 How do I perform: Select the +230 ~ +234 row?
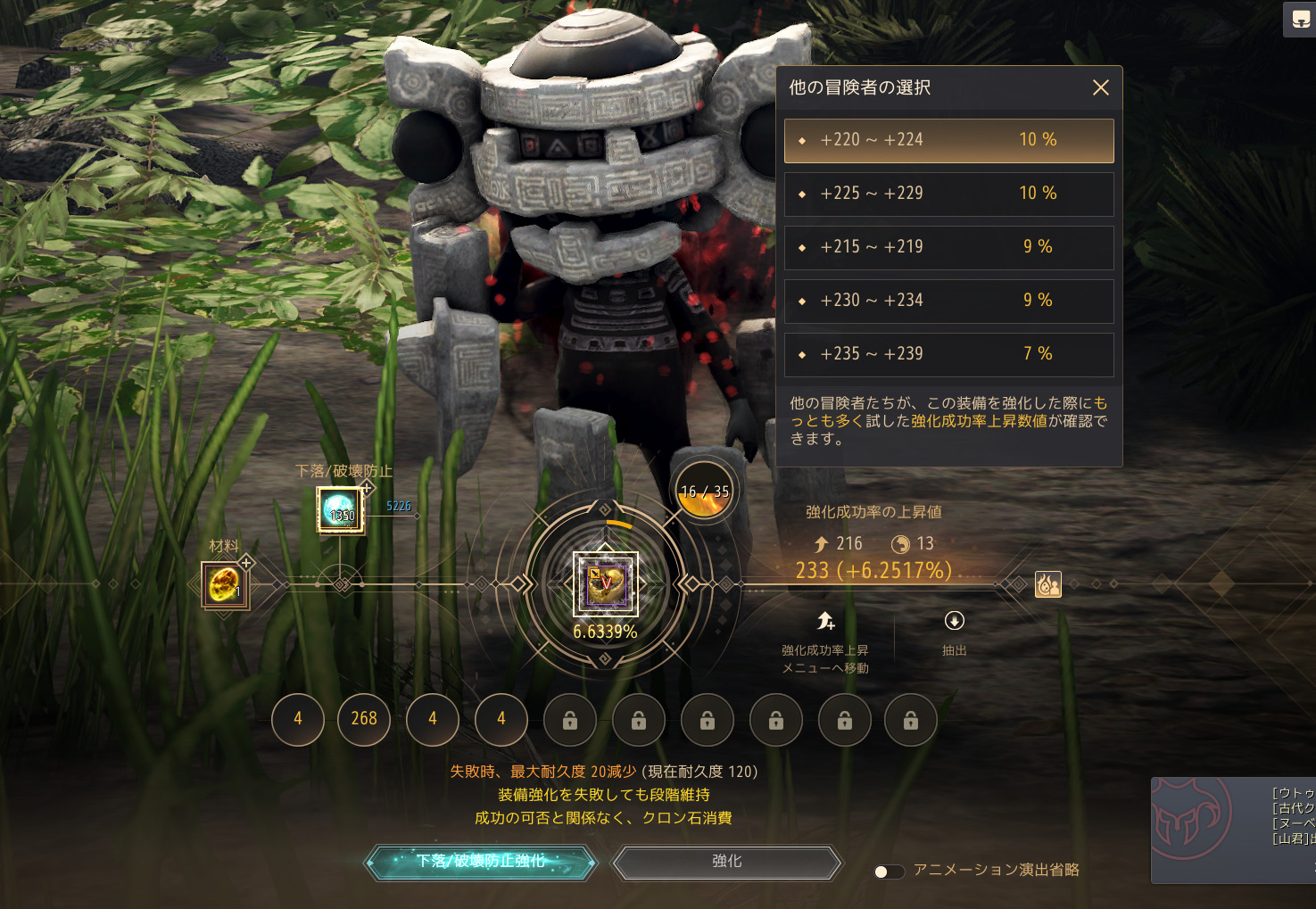tap(948, 301)
